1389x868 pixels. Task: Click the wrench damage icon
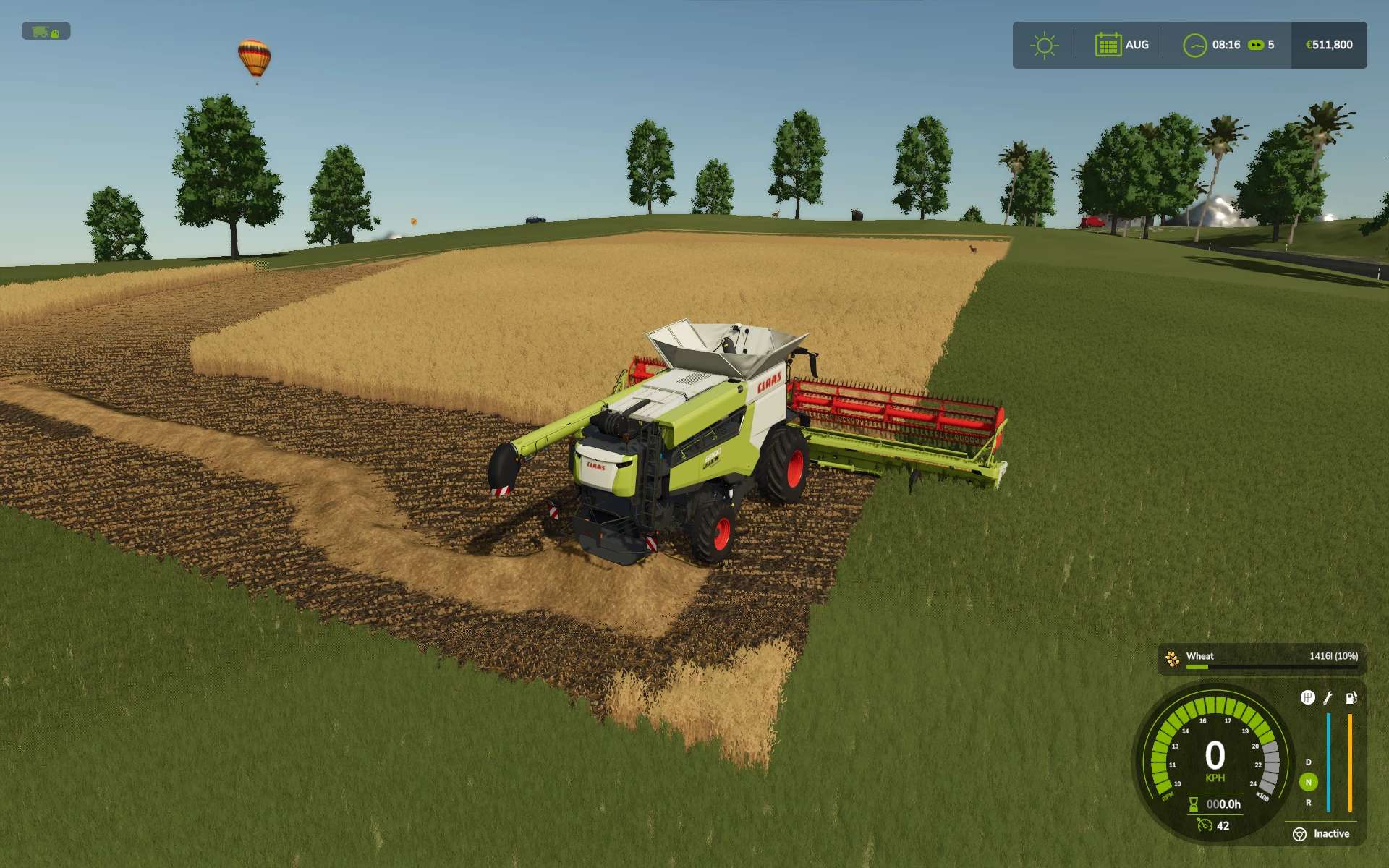tap(1328, 697)
